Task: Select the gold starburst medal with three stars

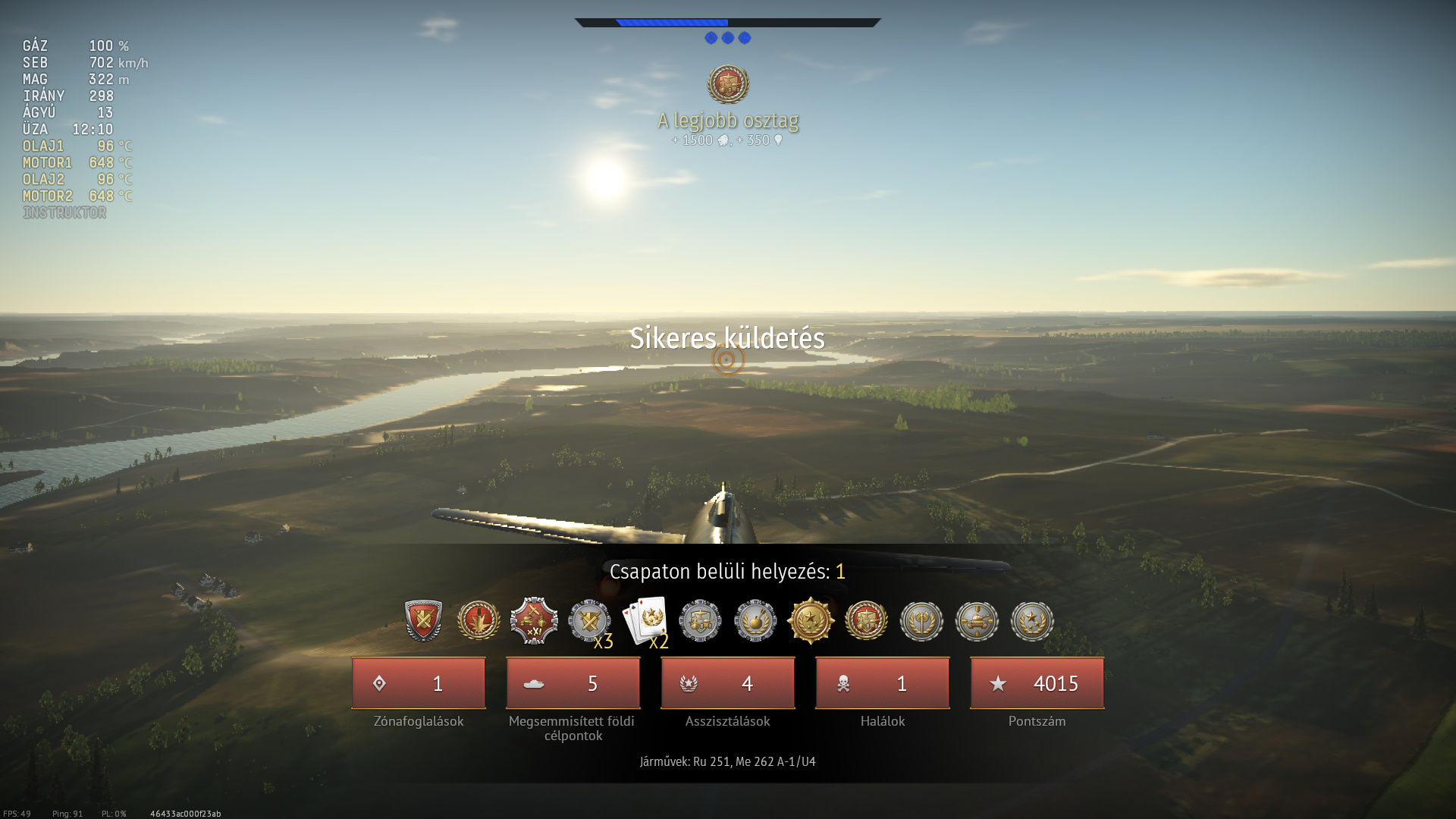Action: coord(811,620)
